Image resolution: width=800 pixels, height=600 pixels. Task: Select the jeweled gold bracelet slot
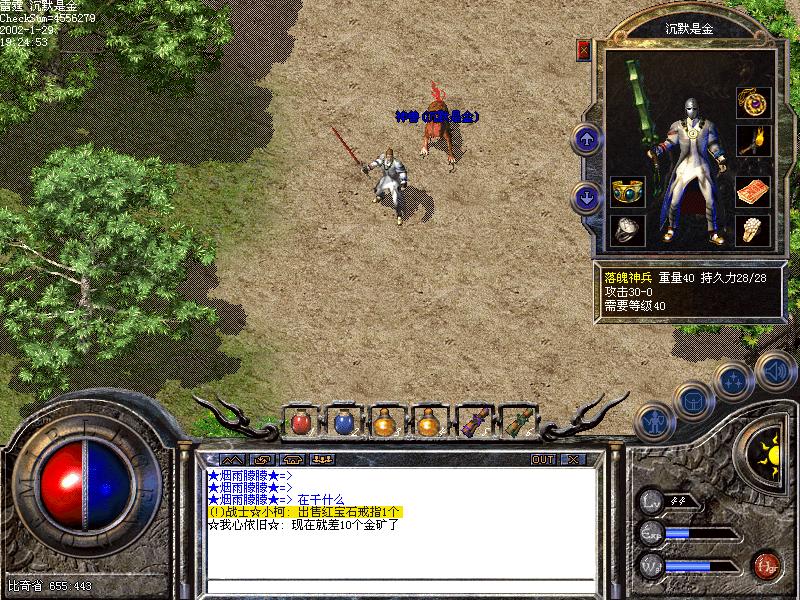(x=628, y=191)
